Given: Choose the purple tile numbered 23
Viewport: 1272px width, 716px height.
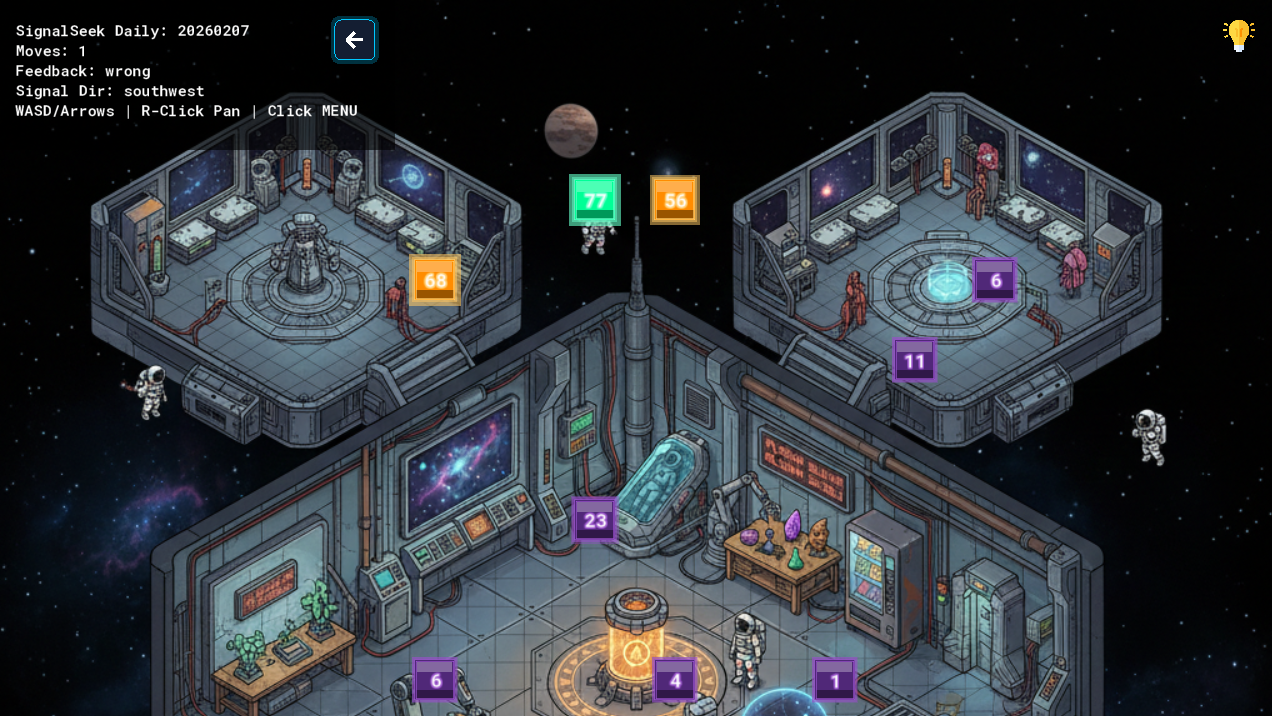Looking at the screenshot, I should tap(595, 520).
